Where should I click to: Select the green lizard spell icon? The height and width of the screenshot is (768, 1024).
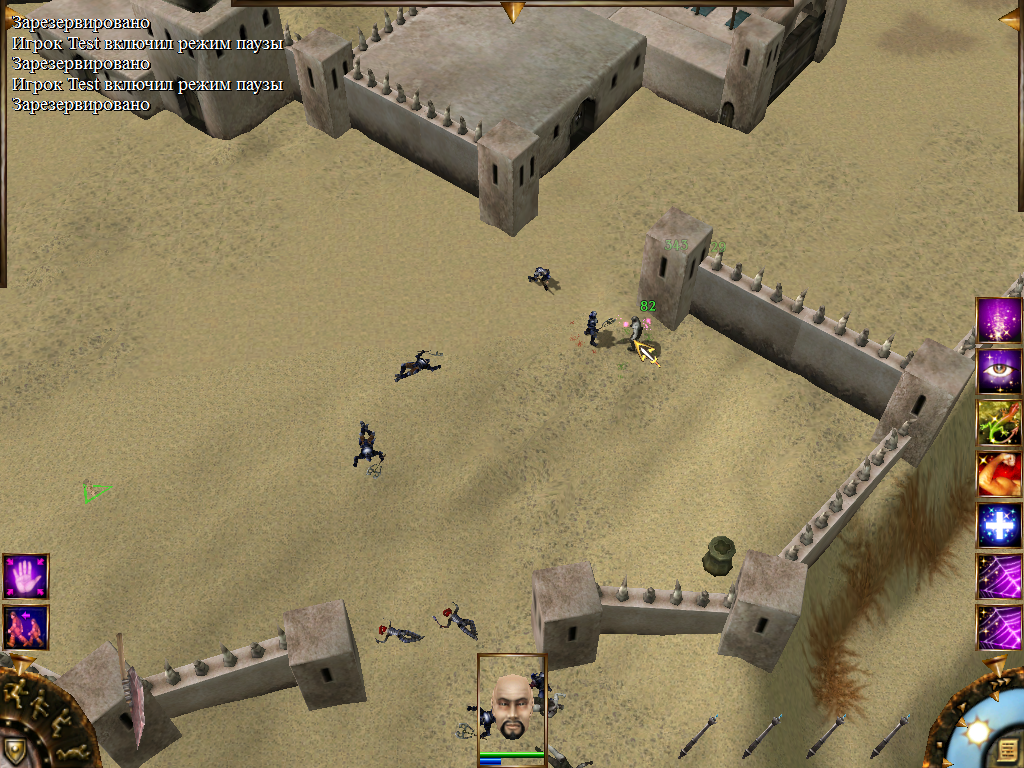[999, 422]
